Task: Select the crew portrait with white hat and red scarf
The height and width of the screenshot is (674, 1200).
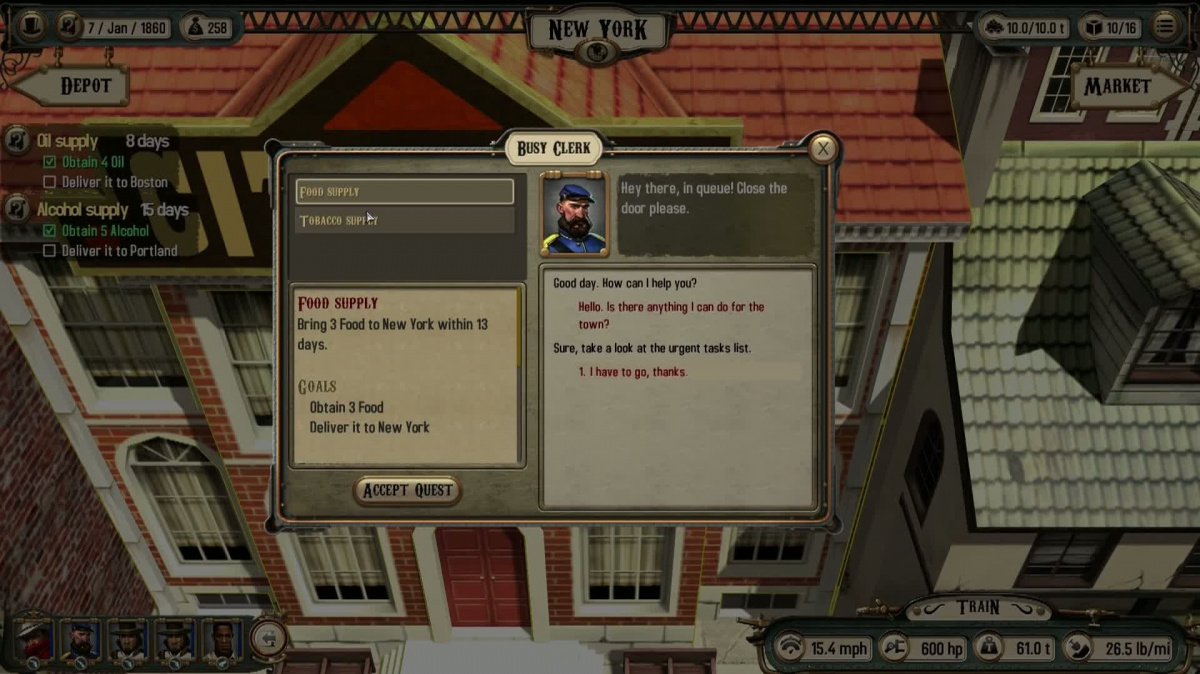Action: 34,640
